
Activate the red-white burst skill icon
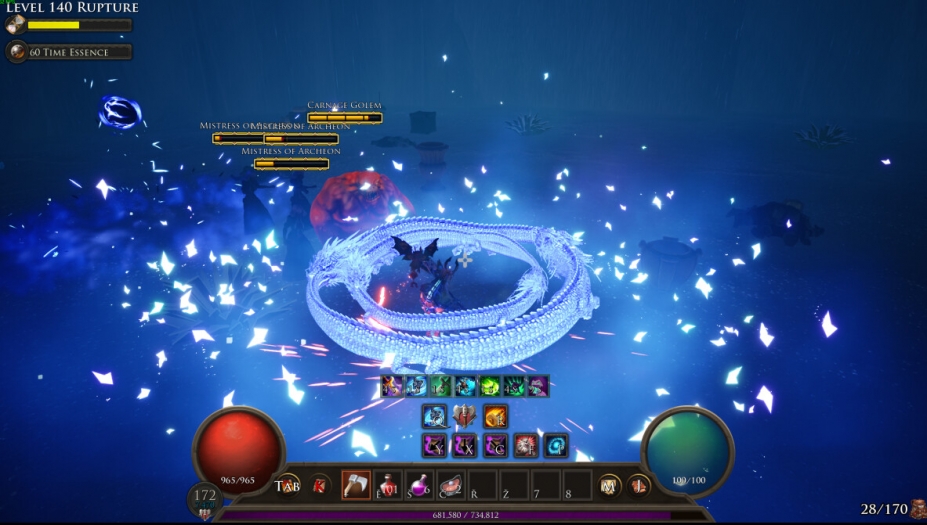526,446
